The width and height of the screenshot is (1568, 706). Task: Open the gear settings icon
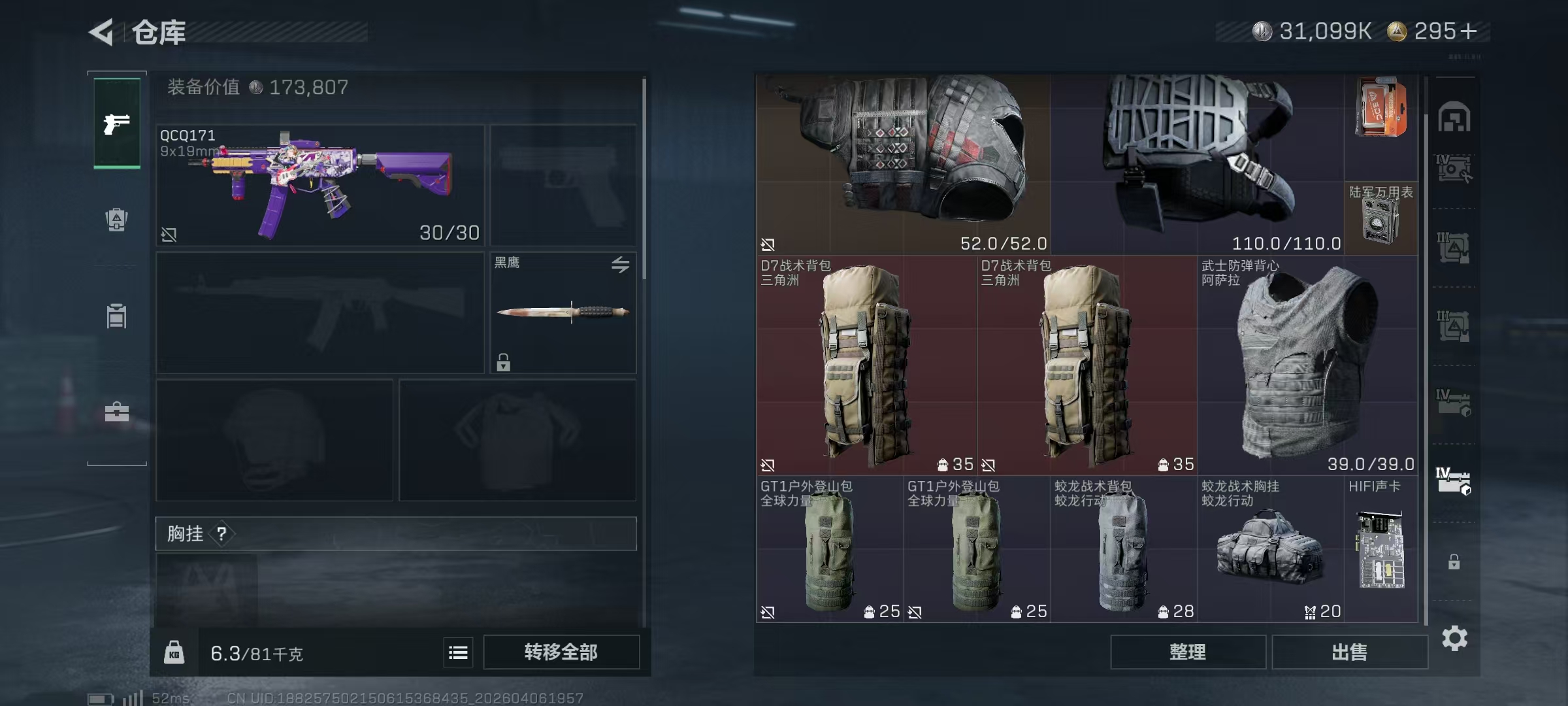[1454, 638]
